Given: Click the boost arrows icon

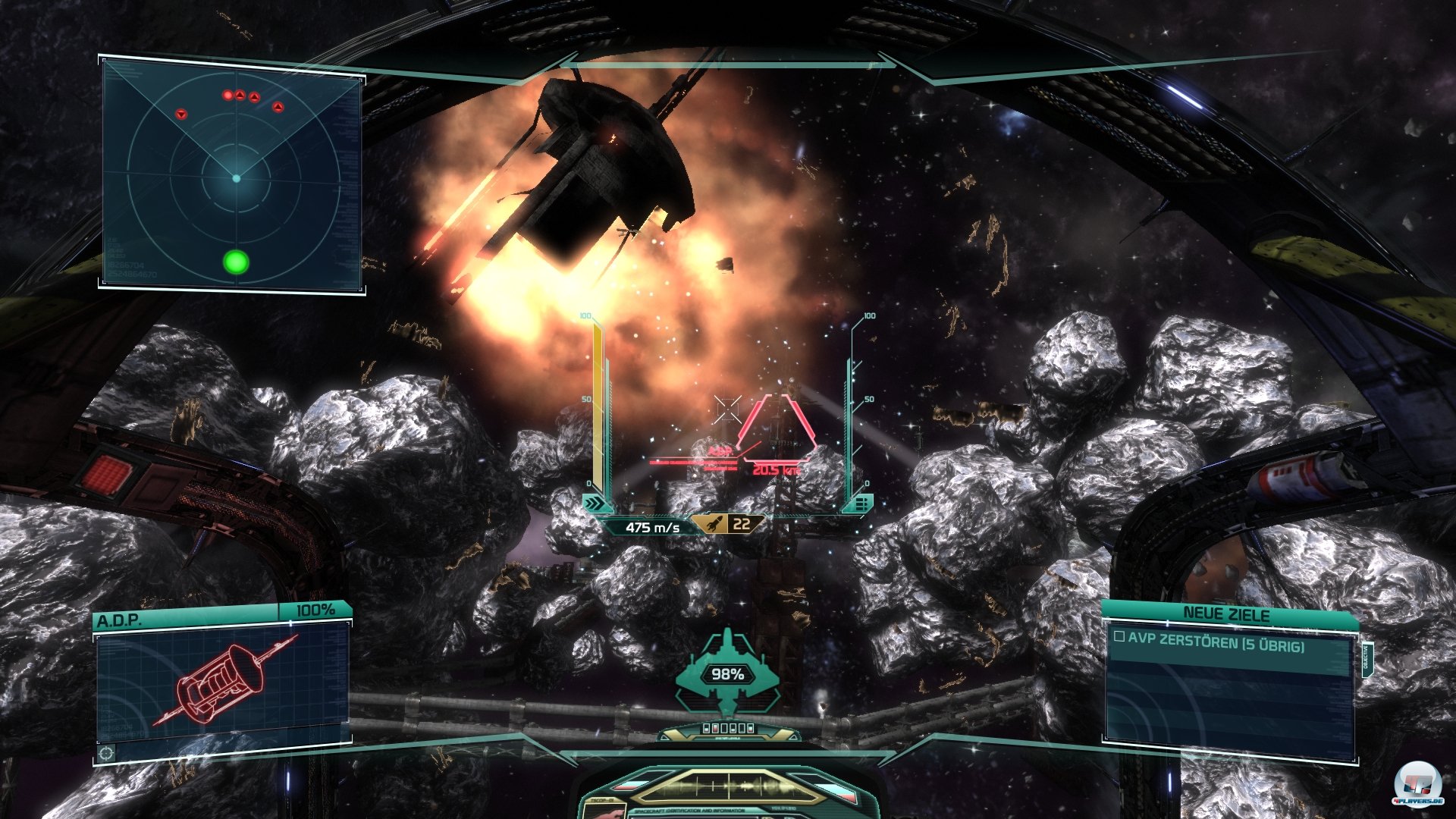Looking at the screenshot, I should tap(597, 504).
